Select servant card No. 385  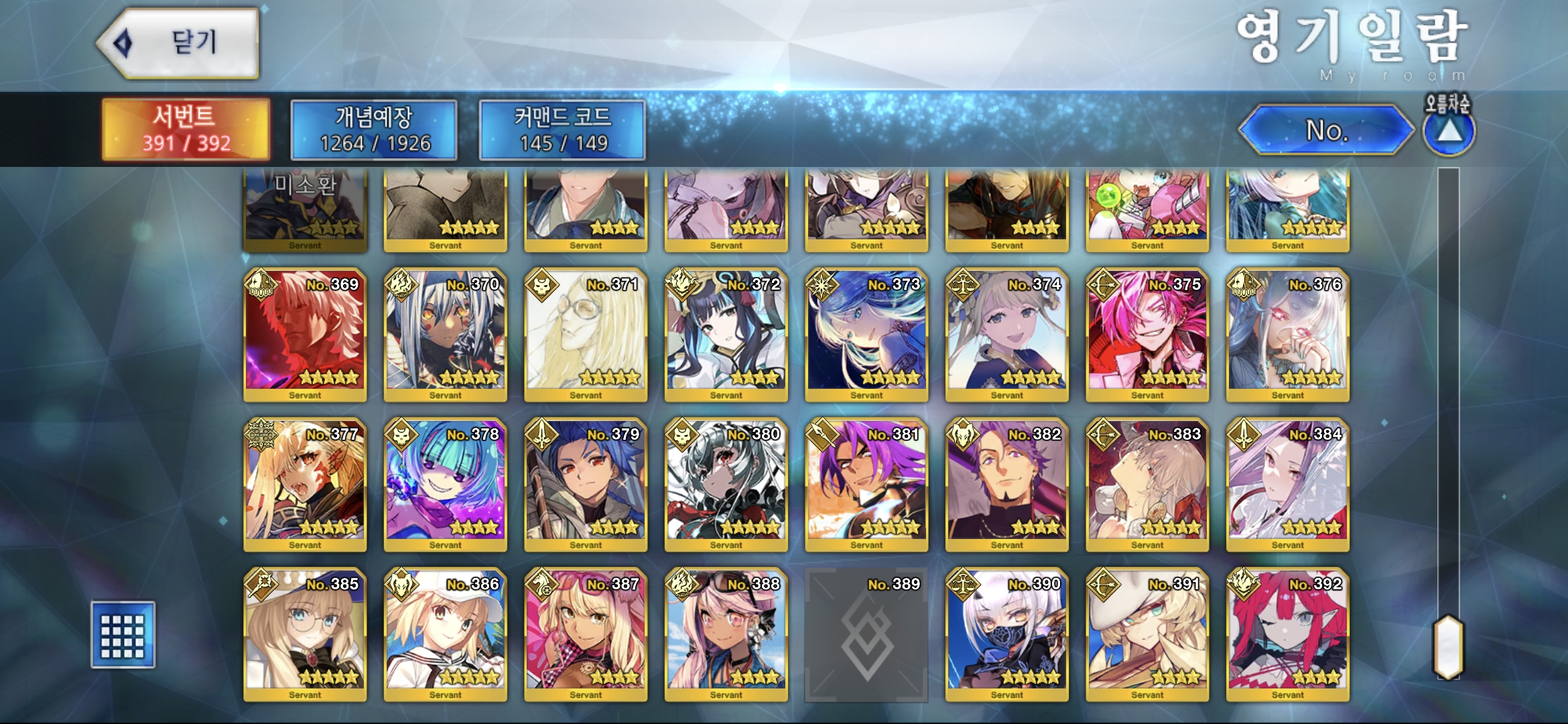(305, 634)
